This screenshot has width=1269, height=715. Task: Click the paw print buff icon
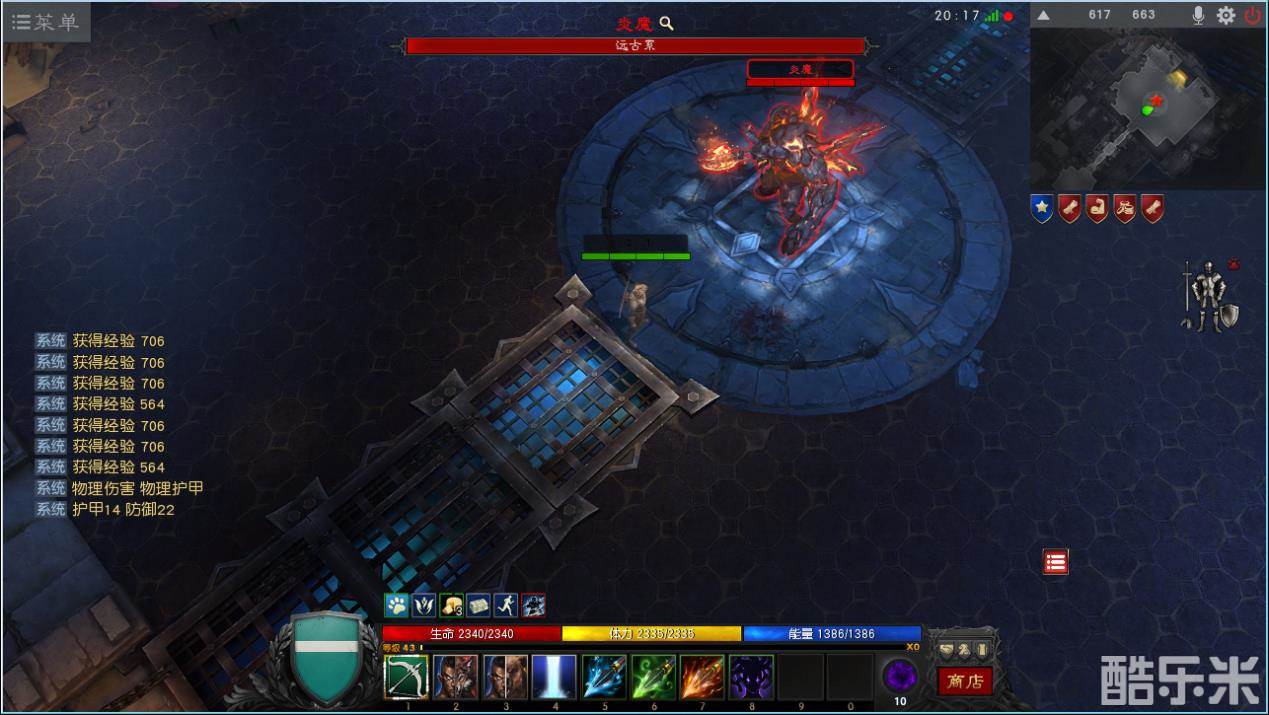tap(397, 605)
